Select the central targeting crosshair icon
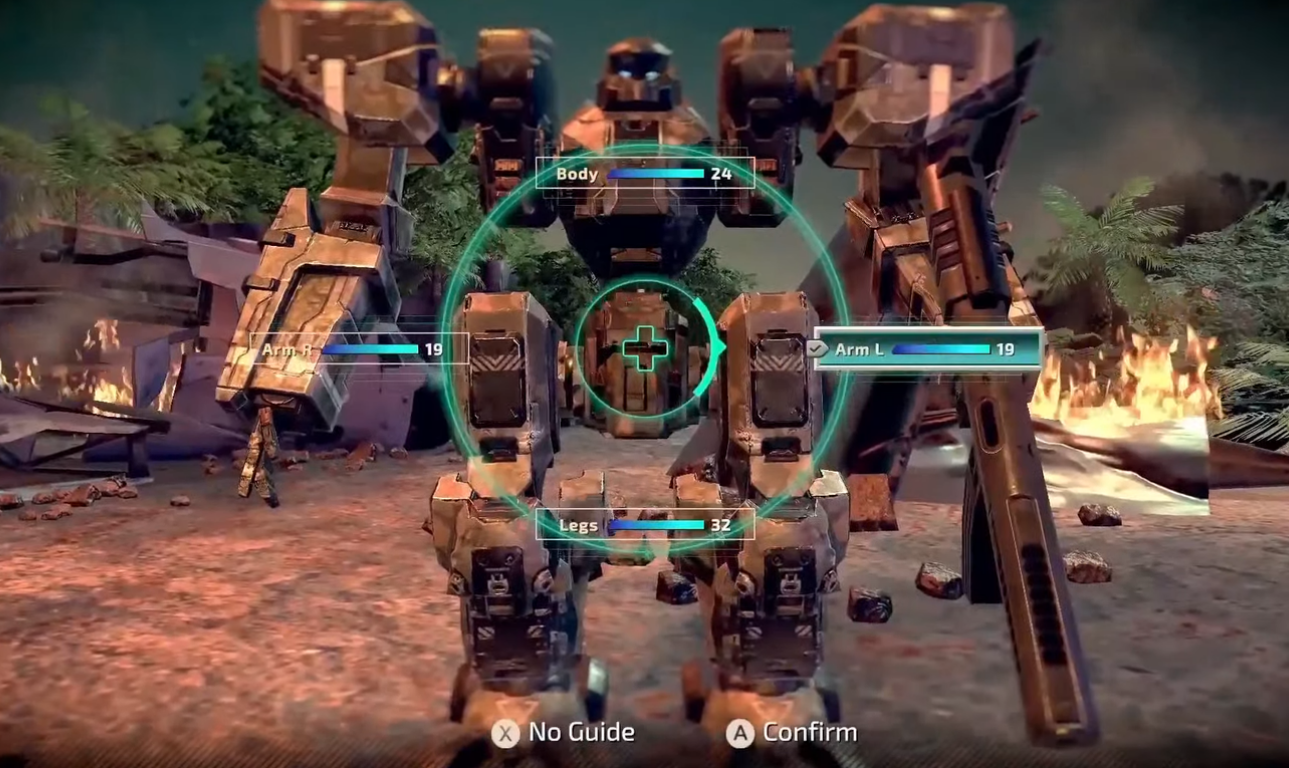This screenshot has height=768, width=1289. coord(645,349)
